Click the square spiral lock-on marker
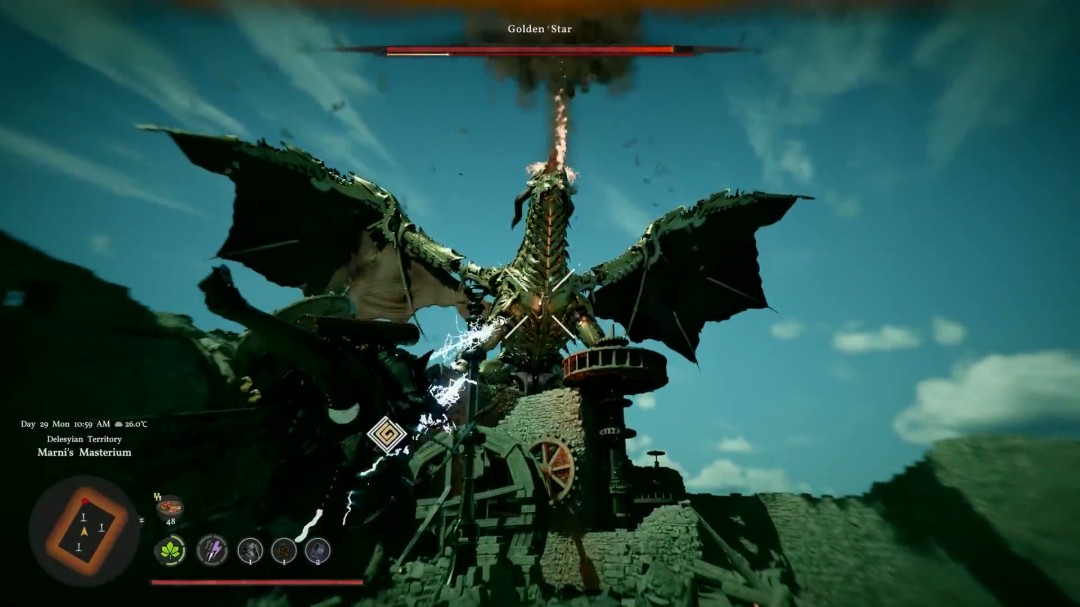Viewport: 1080px width, 607px height. (x=386, y=435)
